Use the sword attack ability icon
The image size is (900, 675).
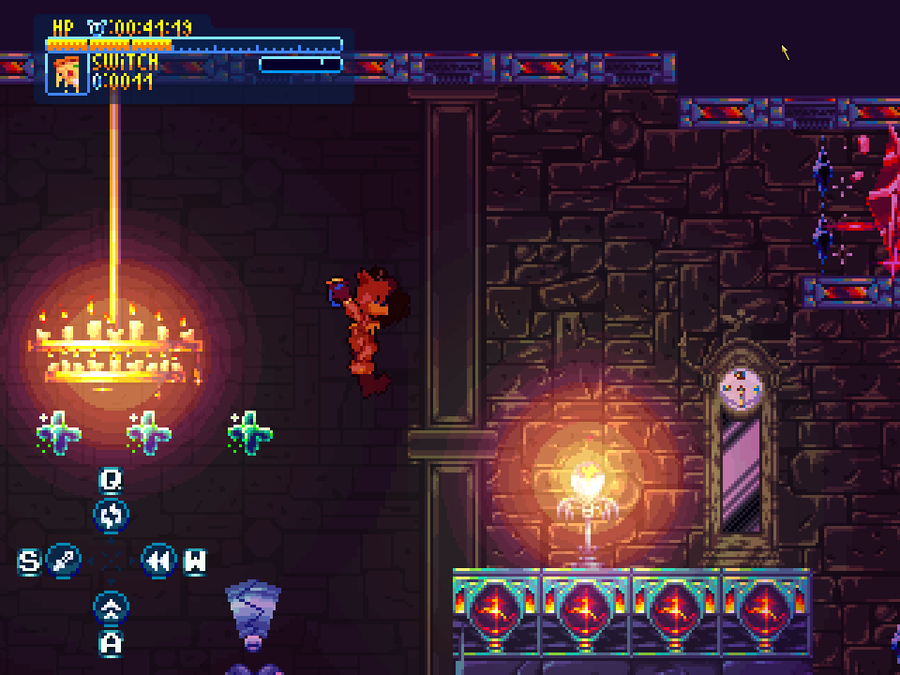pos(64,560)
